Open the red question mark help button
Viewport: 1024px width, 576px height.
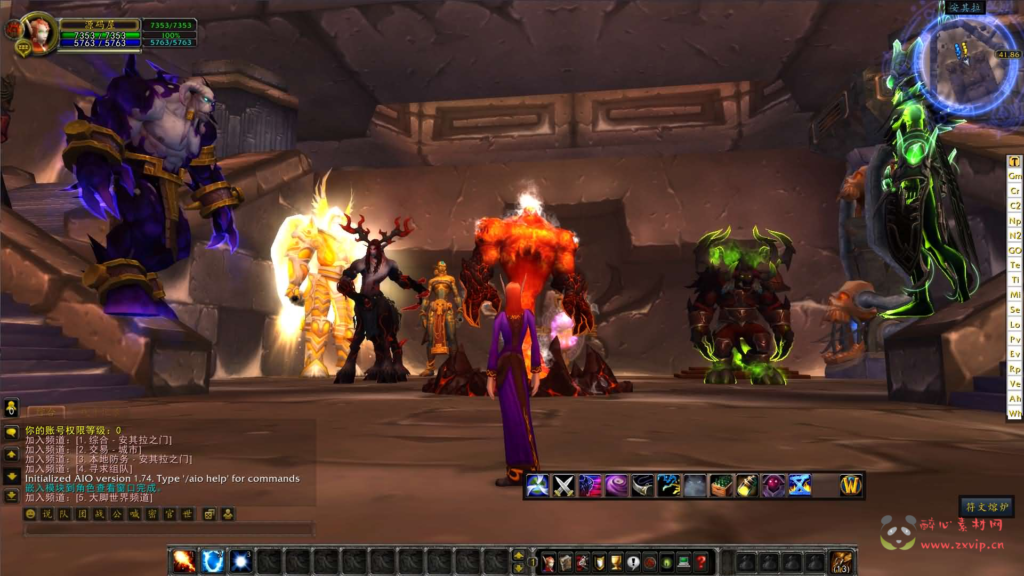701,563
